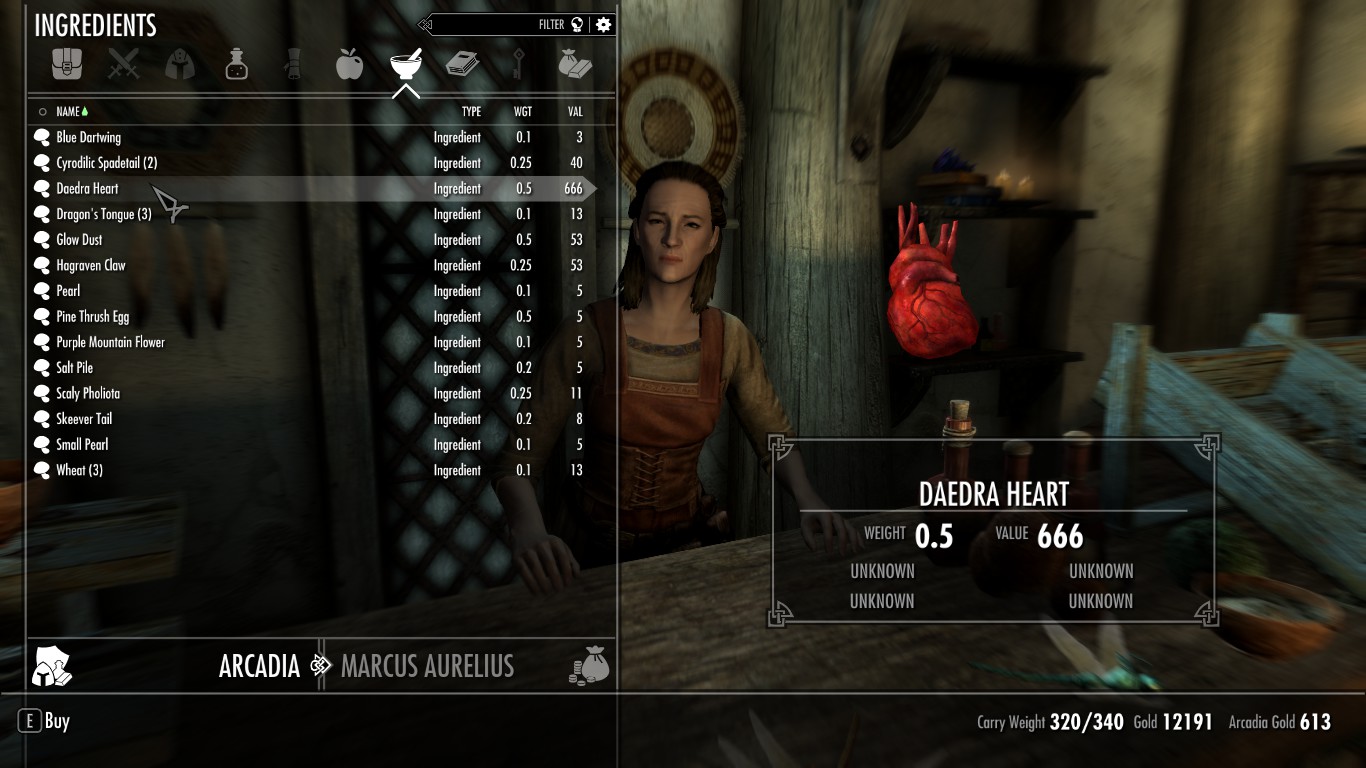Screen dimensions: 1366x768
Task: Open the armor helmet category
Action: [180, 65]
